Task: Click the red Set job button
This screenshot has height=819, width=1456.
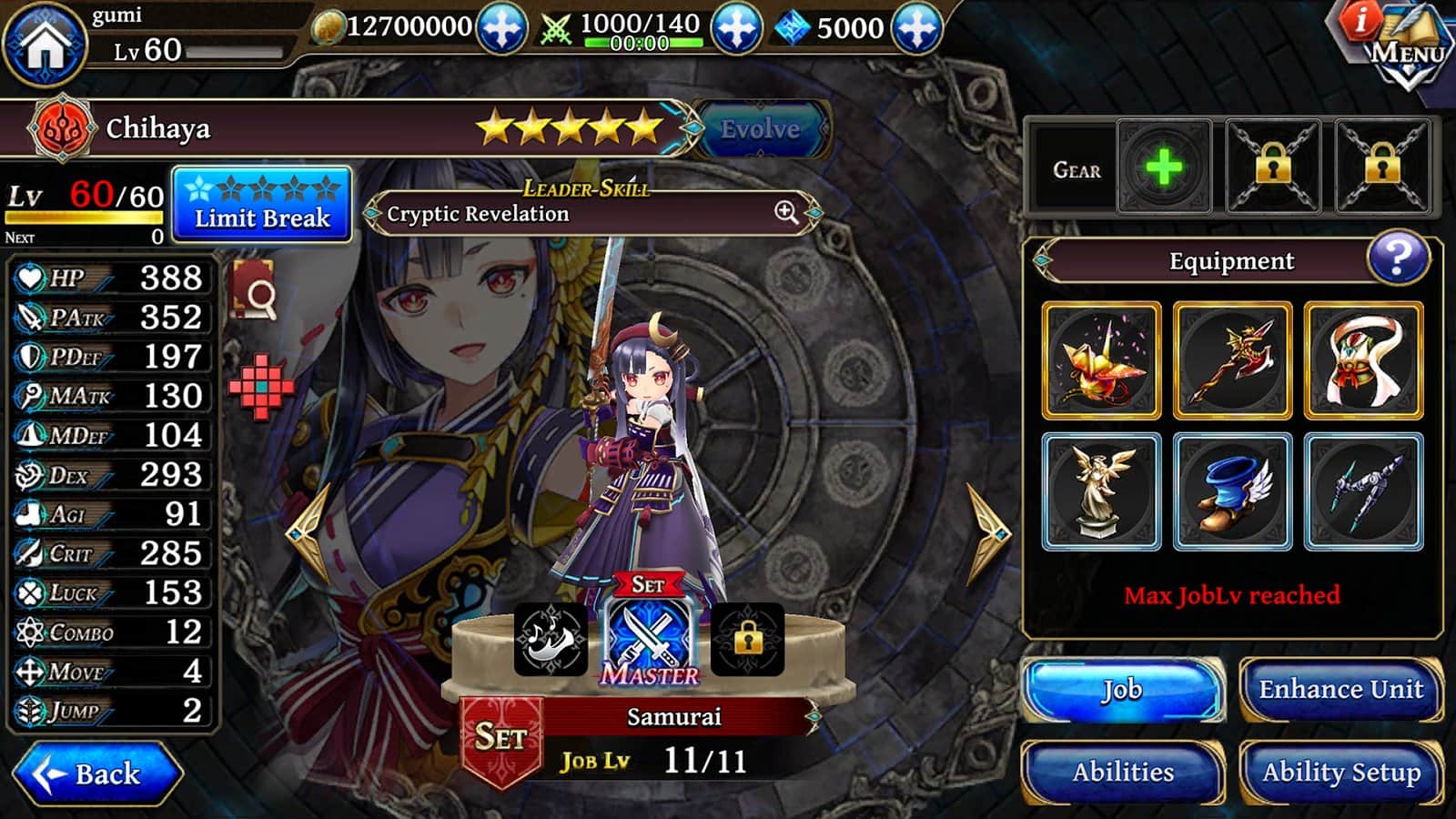Action: 501,739
